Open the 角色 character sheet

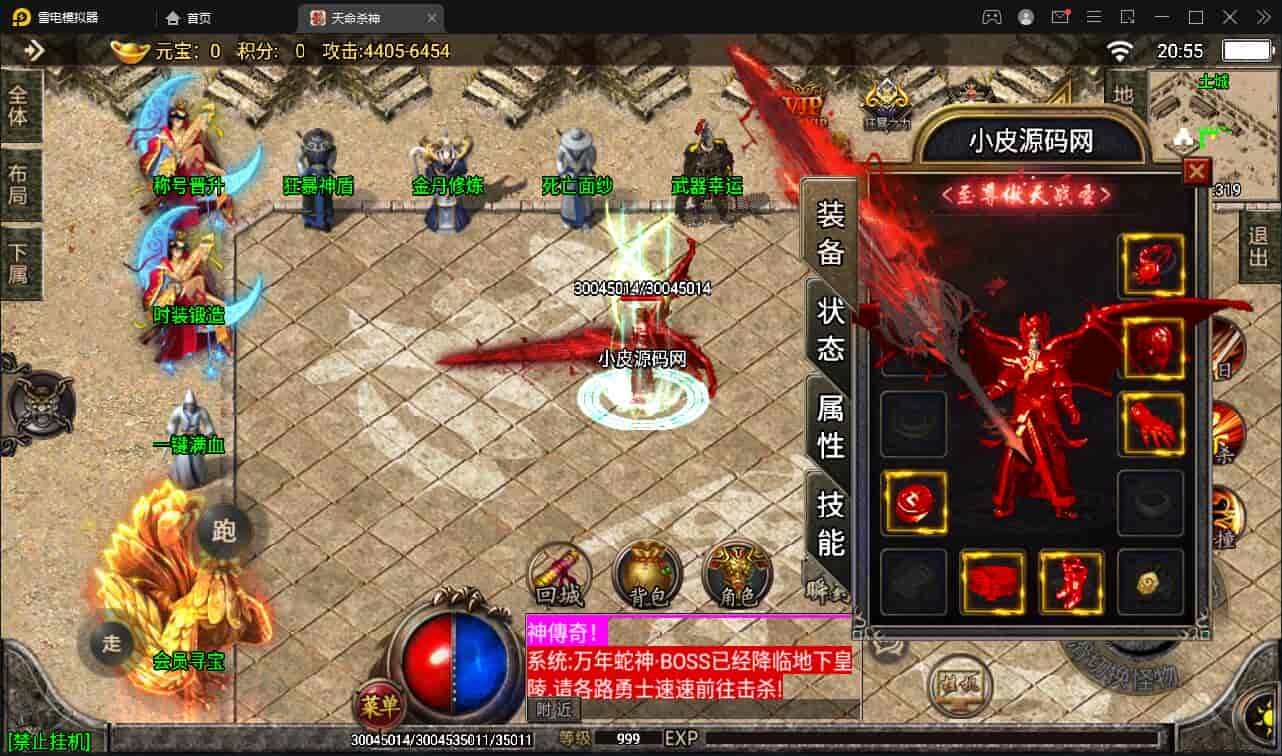[736, 575]
